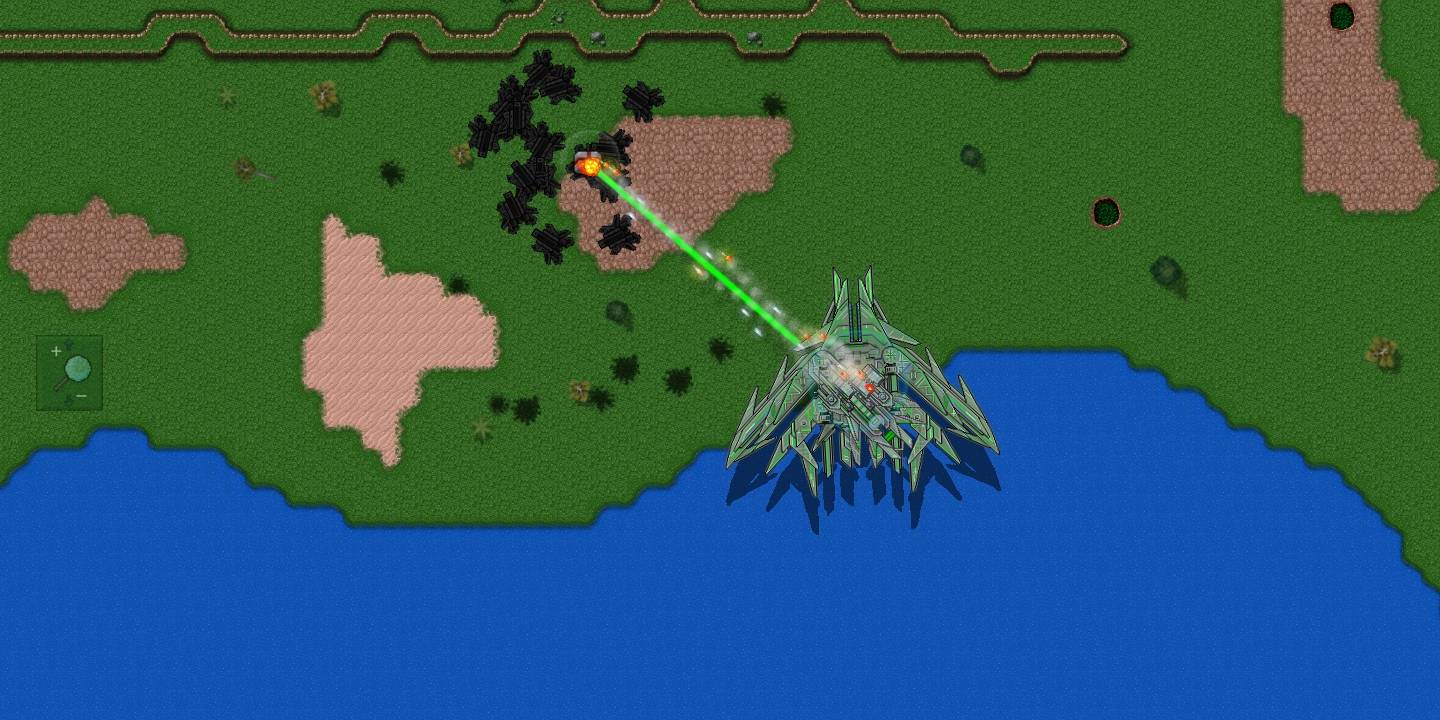The height and width of the screenshot is (720, 1440).
Task: Click the zoom-in plus button
Action: [x=56, y=351]
